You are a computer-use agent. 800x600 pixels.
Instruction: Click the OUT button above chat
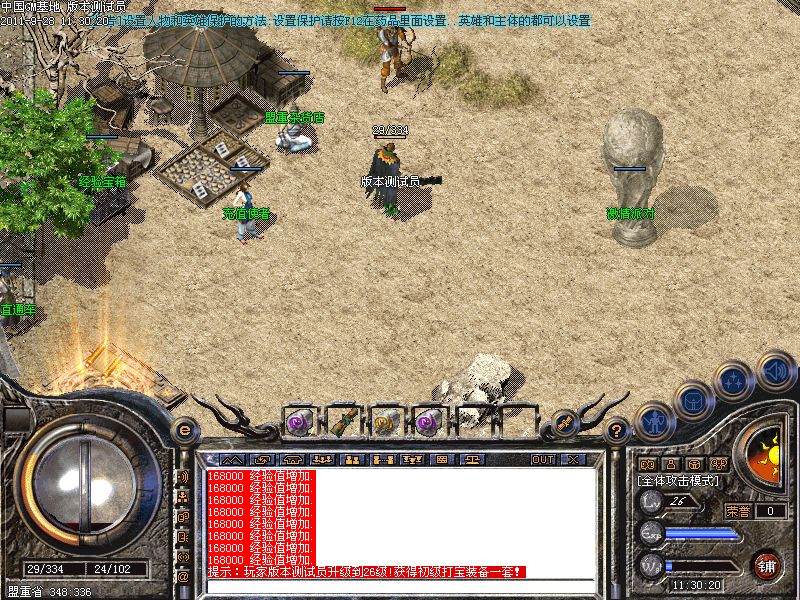click(543, 459)
